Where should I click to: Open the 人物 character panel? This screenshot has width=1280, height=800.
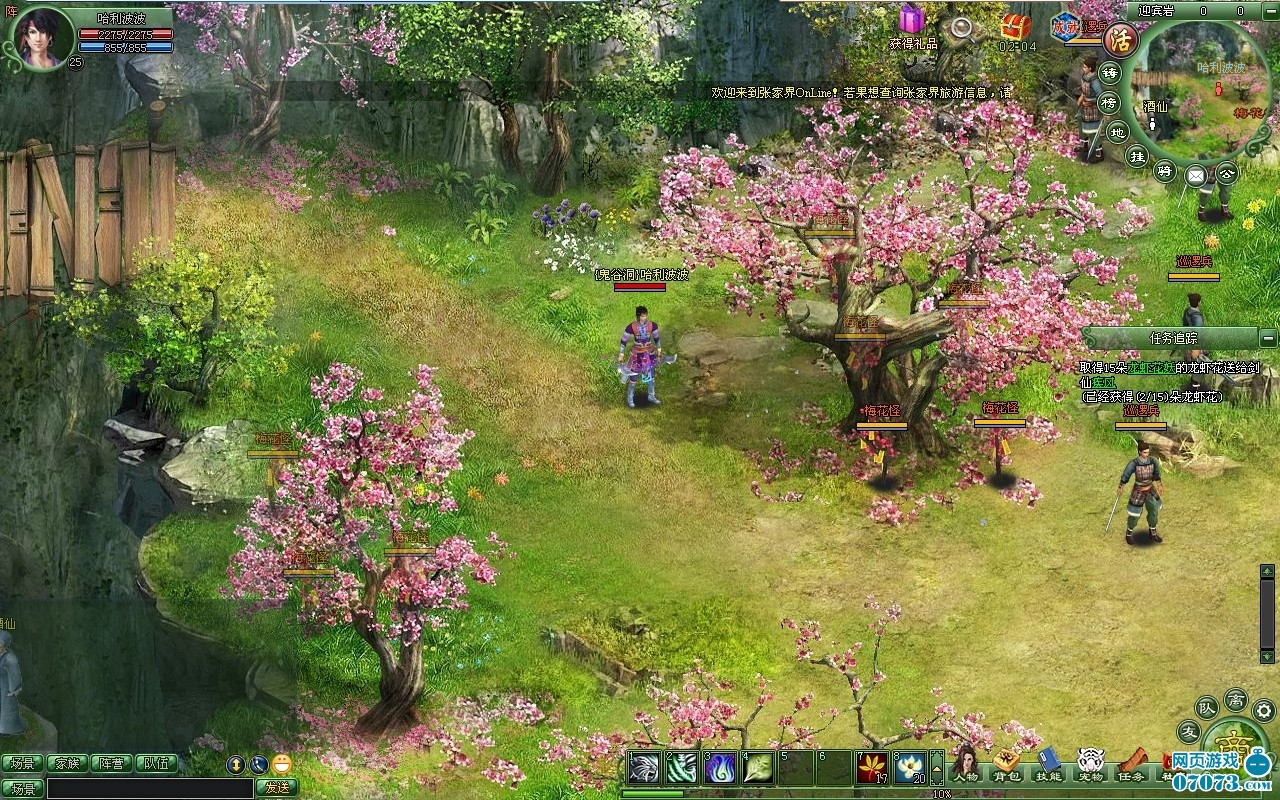pyautogui.click(x=965, y=764)
